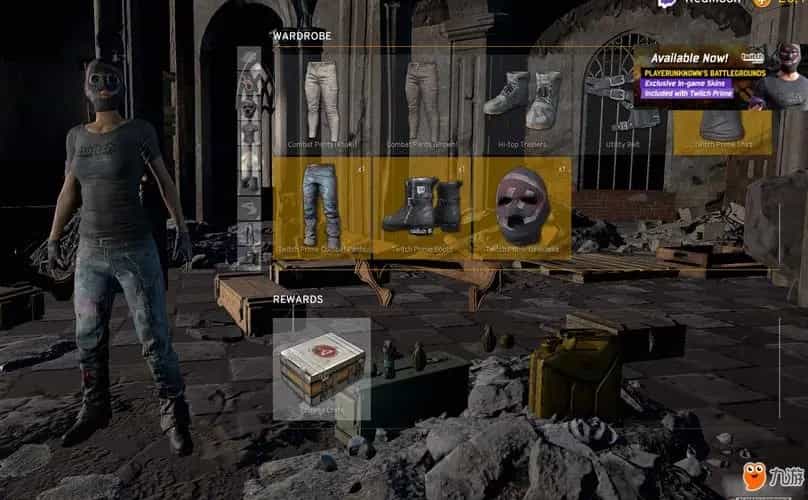Select the khaki Combat Pants item
This screenshot has height=500, width=808.
(322, 100)
